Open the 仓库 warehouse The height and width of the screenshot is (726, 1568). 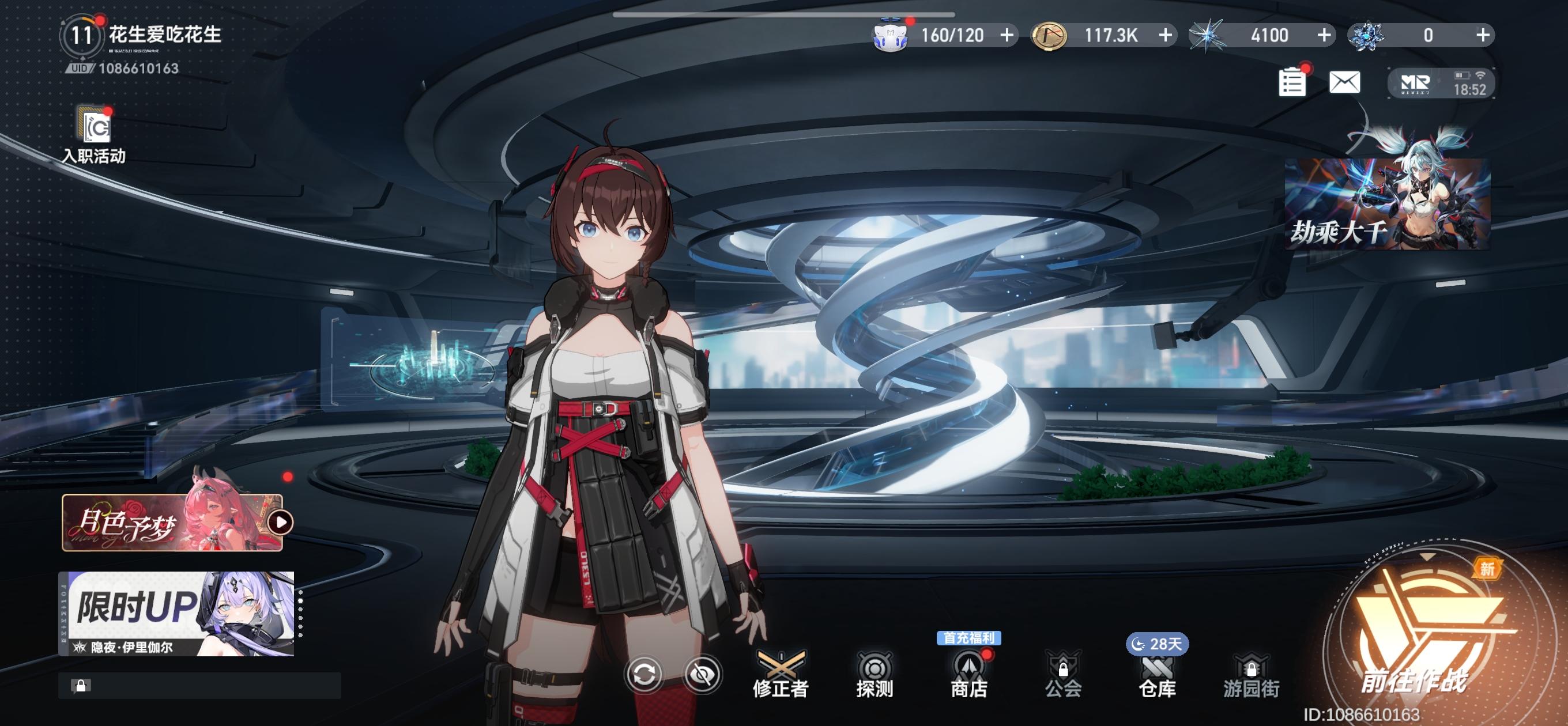pyautogui.click(x=1157, y=674)
